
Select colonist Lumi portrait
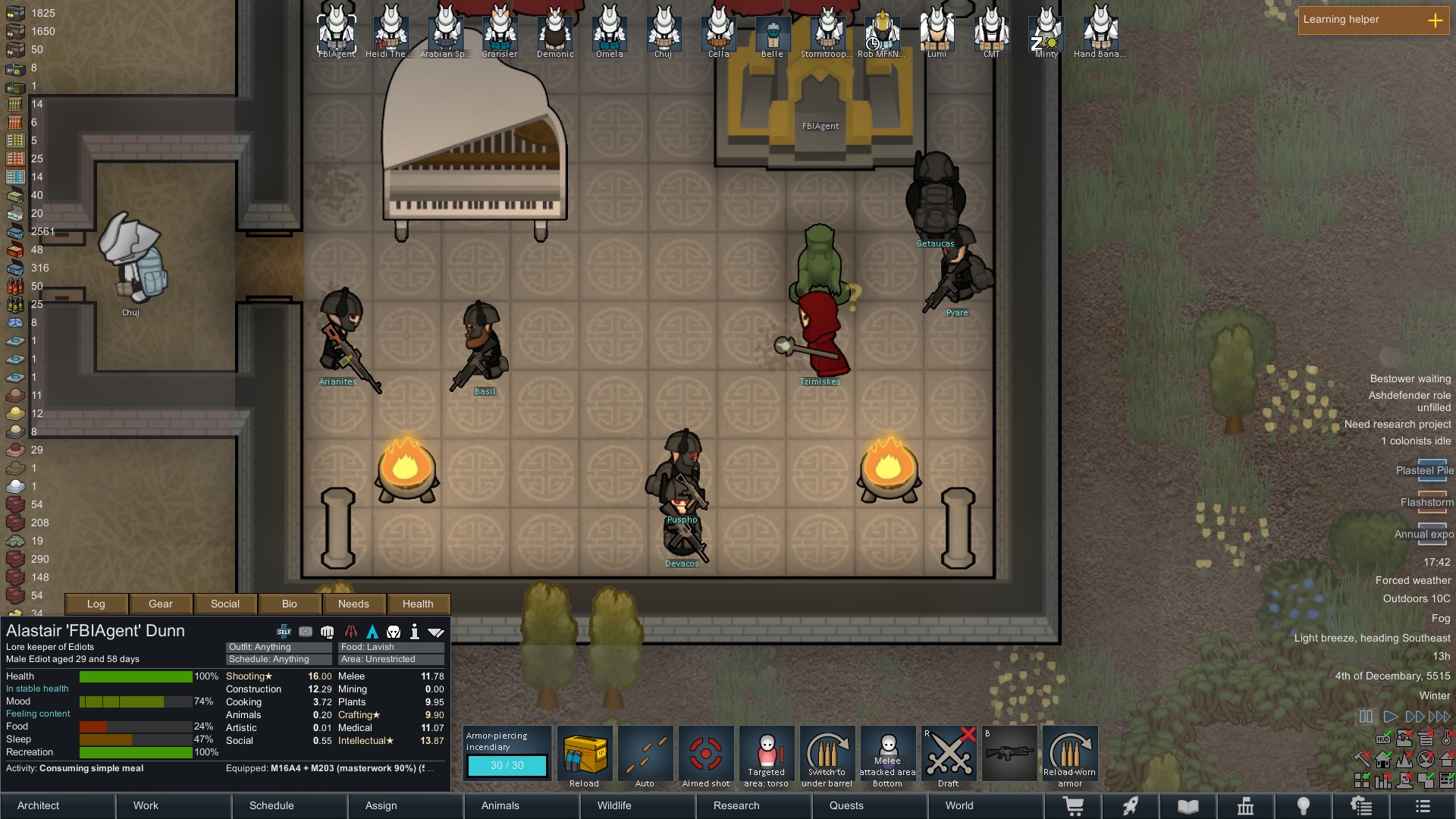(937, 30)
